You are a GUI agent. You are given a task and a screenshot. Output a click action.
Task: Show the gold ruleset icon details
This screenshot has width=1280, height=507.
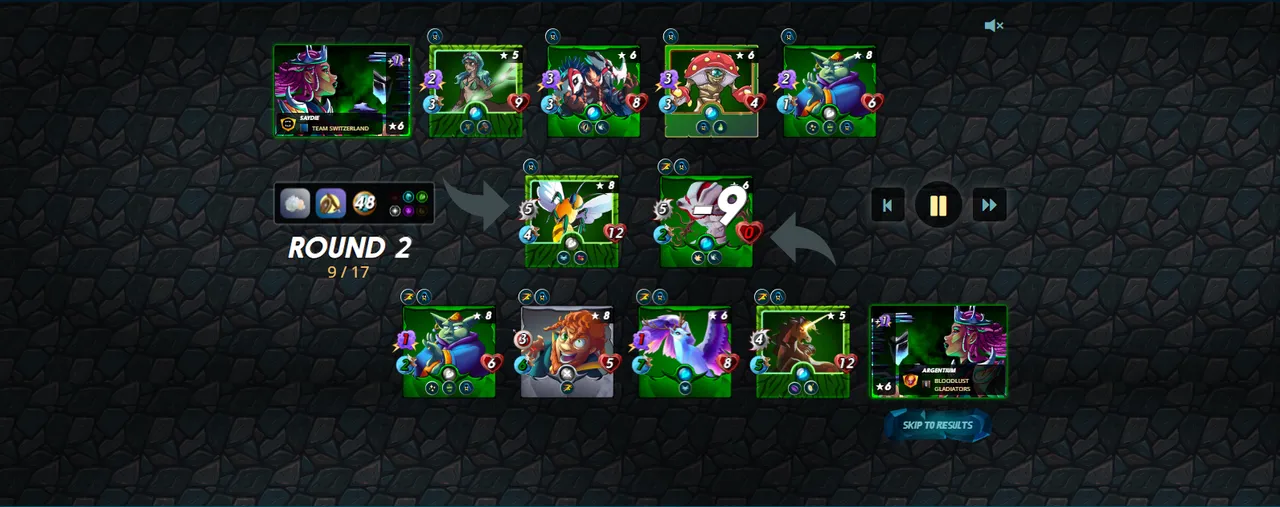tap(331, 203)
